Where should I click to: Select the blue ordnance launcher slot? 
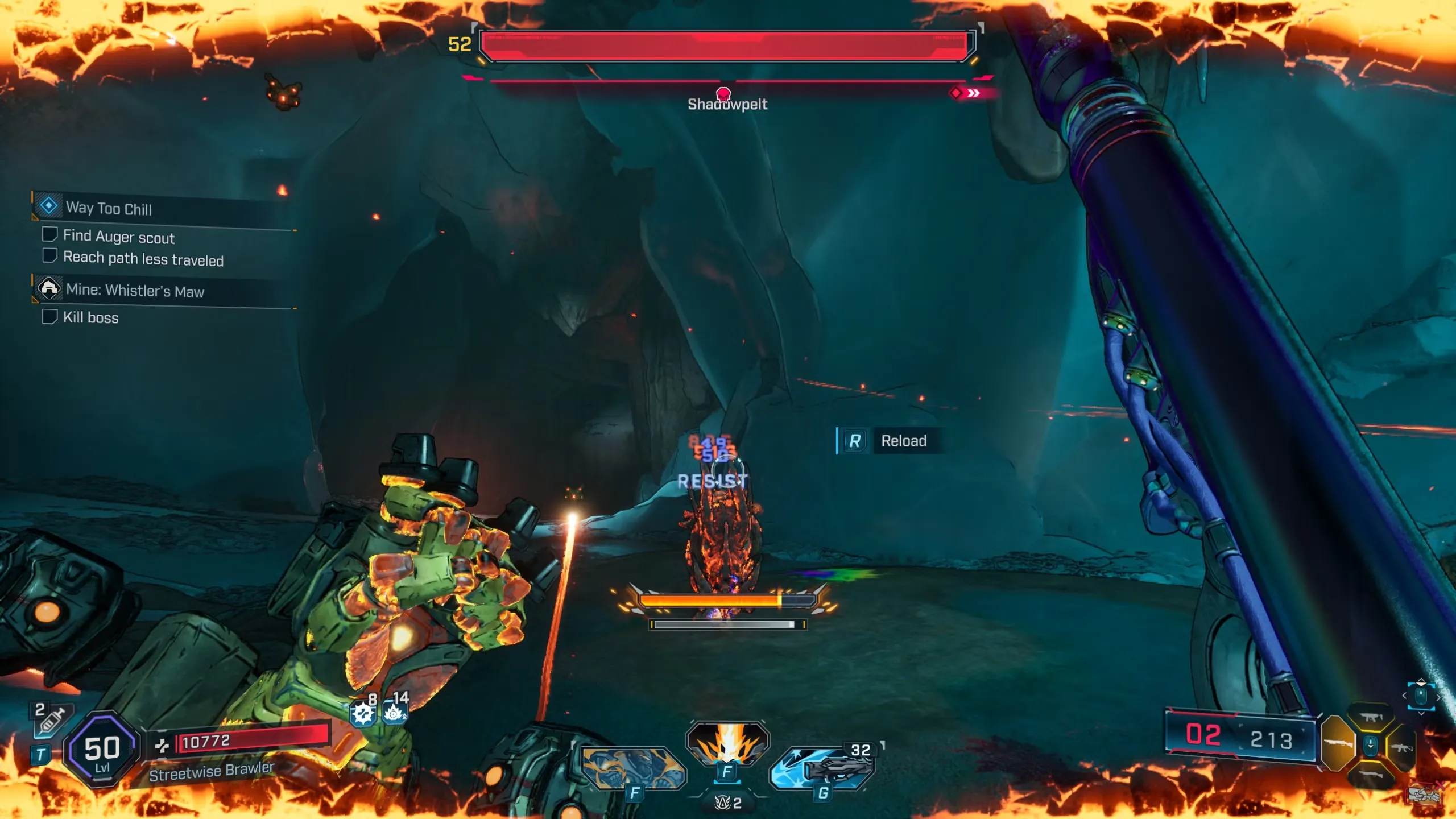point(822,768)
